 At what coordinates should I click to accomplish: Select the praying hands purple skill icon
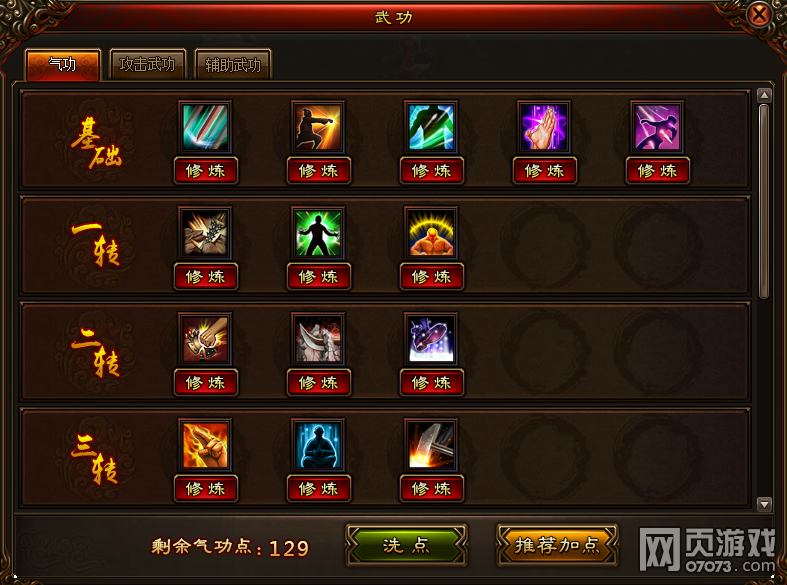tap(545, 127)
